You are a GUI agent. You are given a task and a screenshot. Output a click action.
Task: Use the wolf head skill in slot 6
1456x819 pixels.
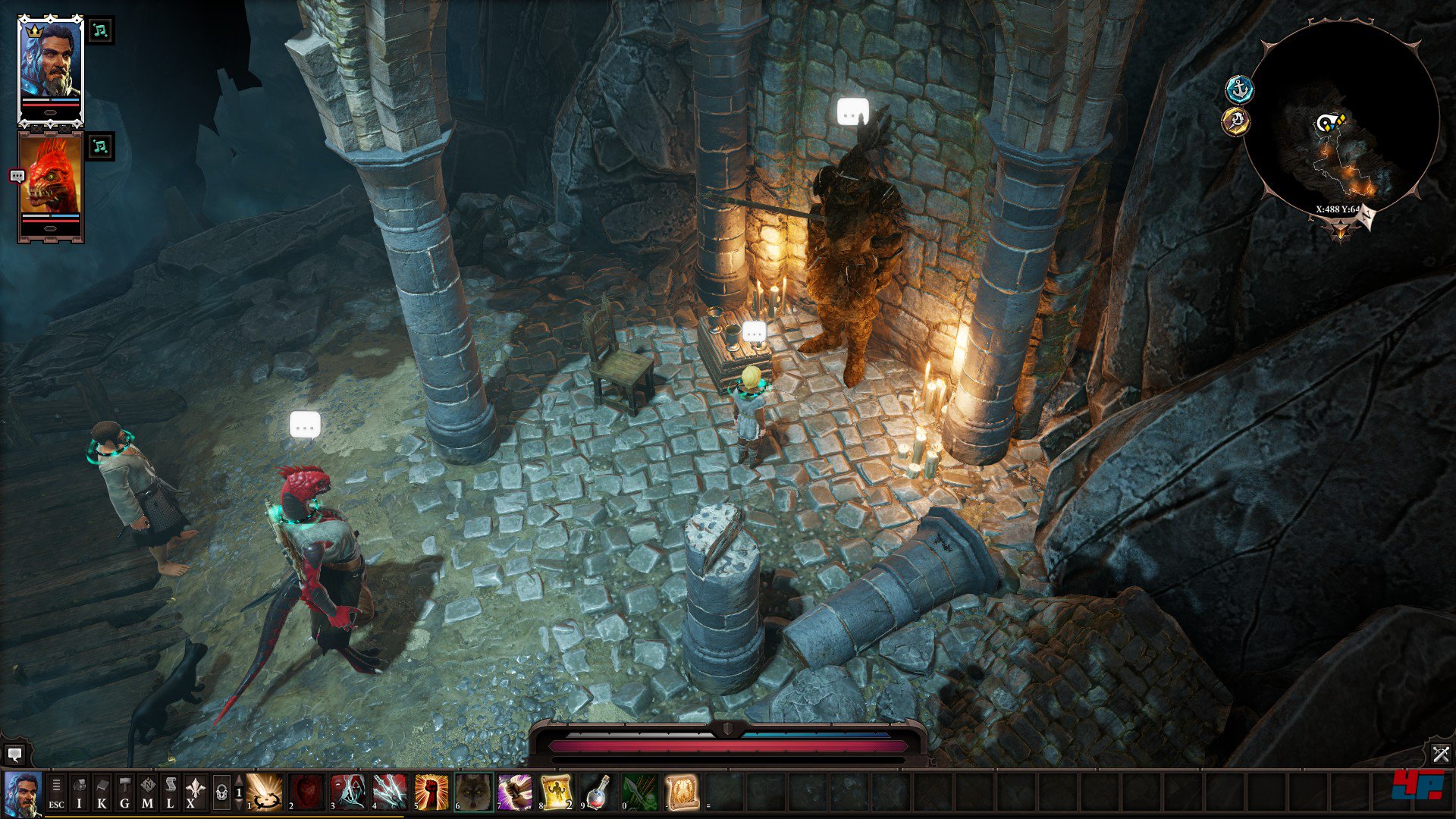tap(473, 792)
